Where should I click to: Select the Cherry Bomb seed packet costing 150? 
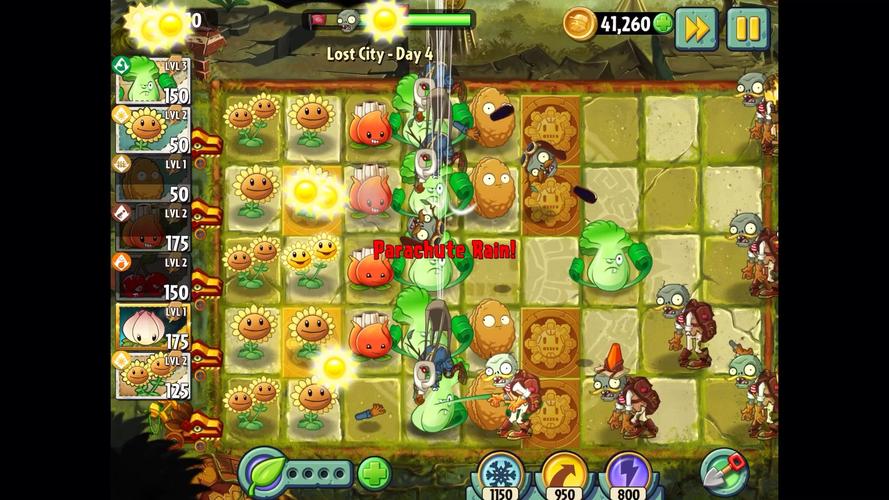click(152, 277)
